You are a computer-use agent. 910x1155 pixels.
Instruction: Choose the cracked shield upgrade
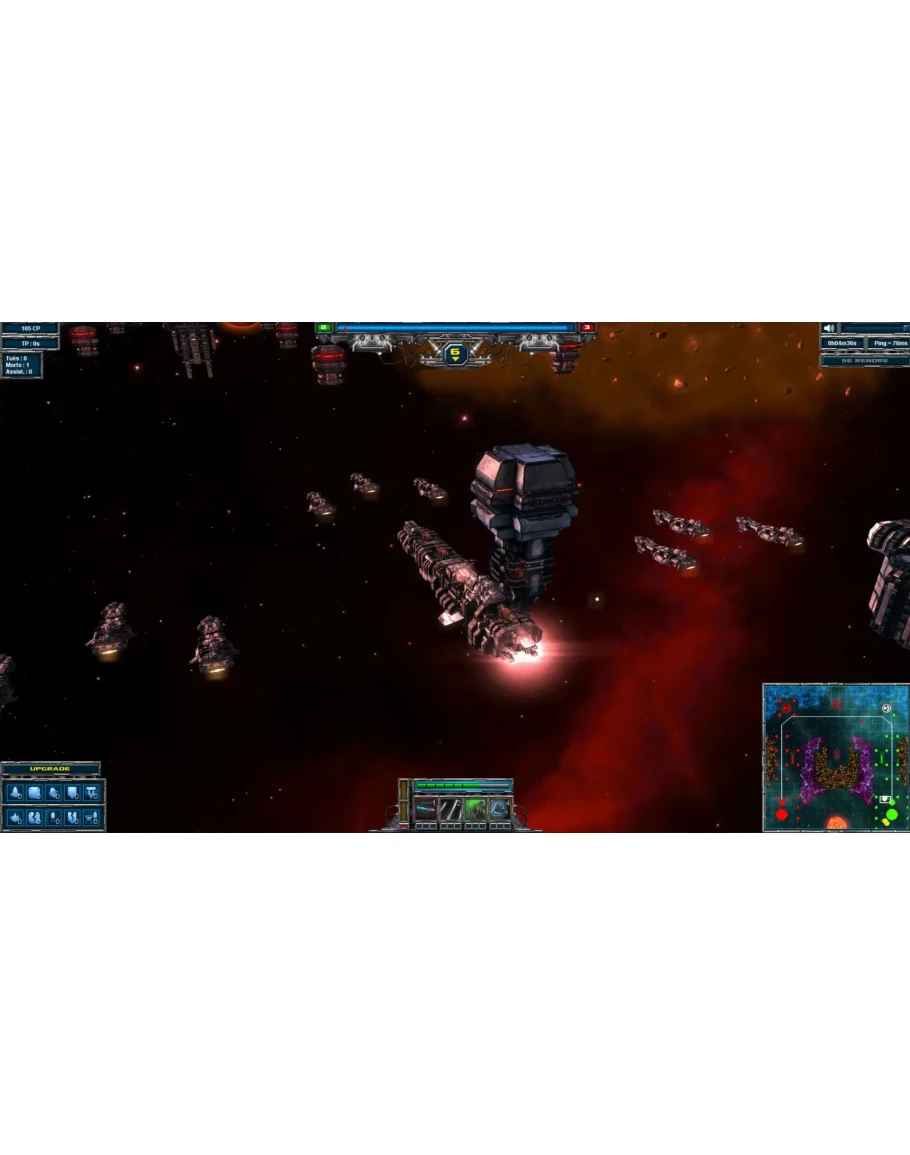point(73,818)
